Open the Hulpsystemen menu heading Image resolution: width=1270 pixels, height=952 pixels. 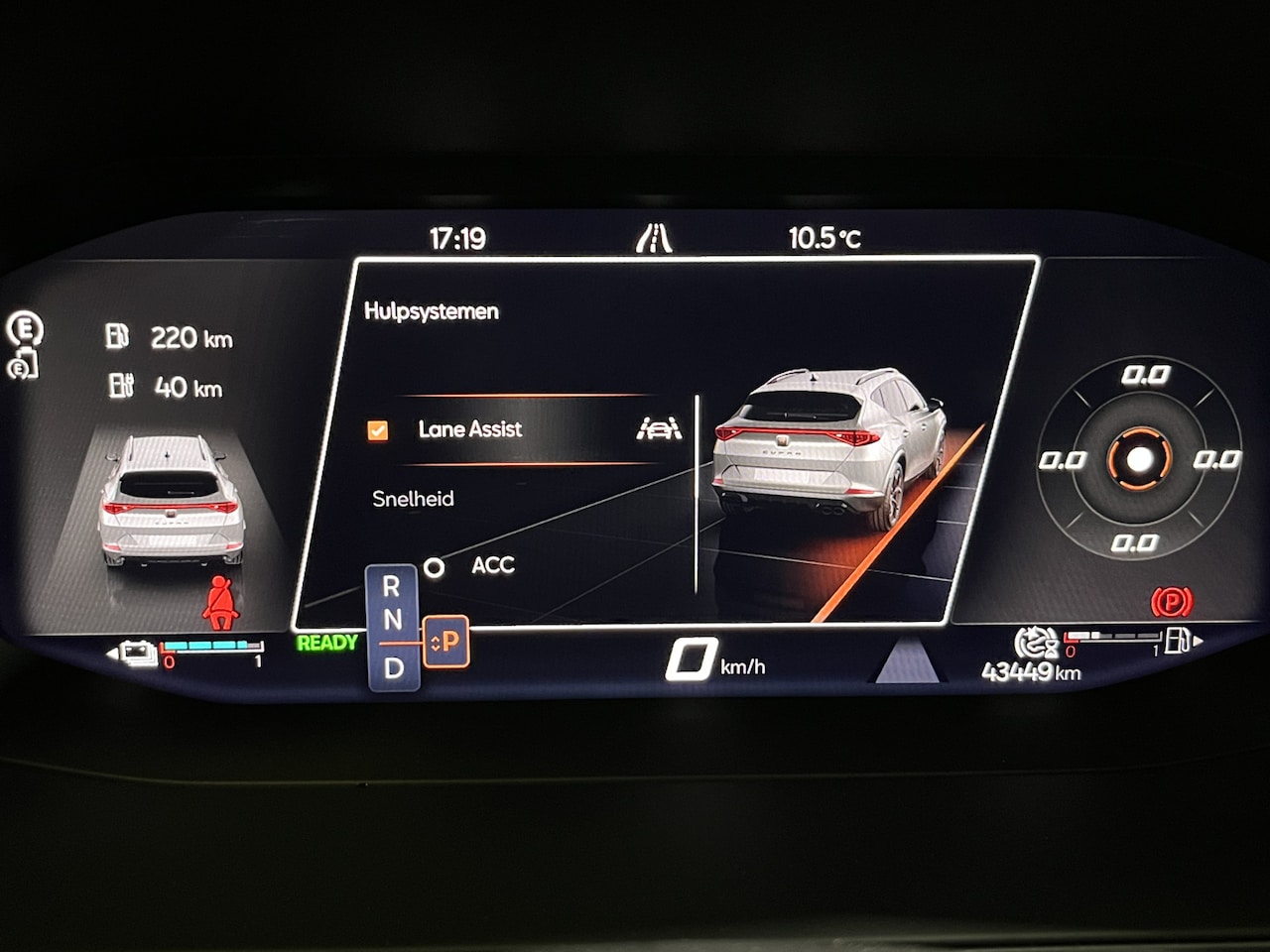coord(432,311)
